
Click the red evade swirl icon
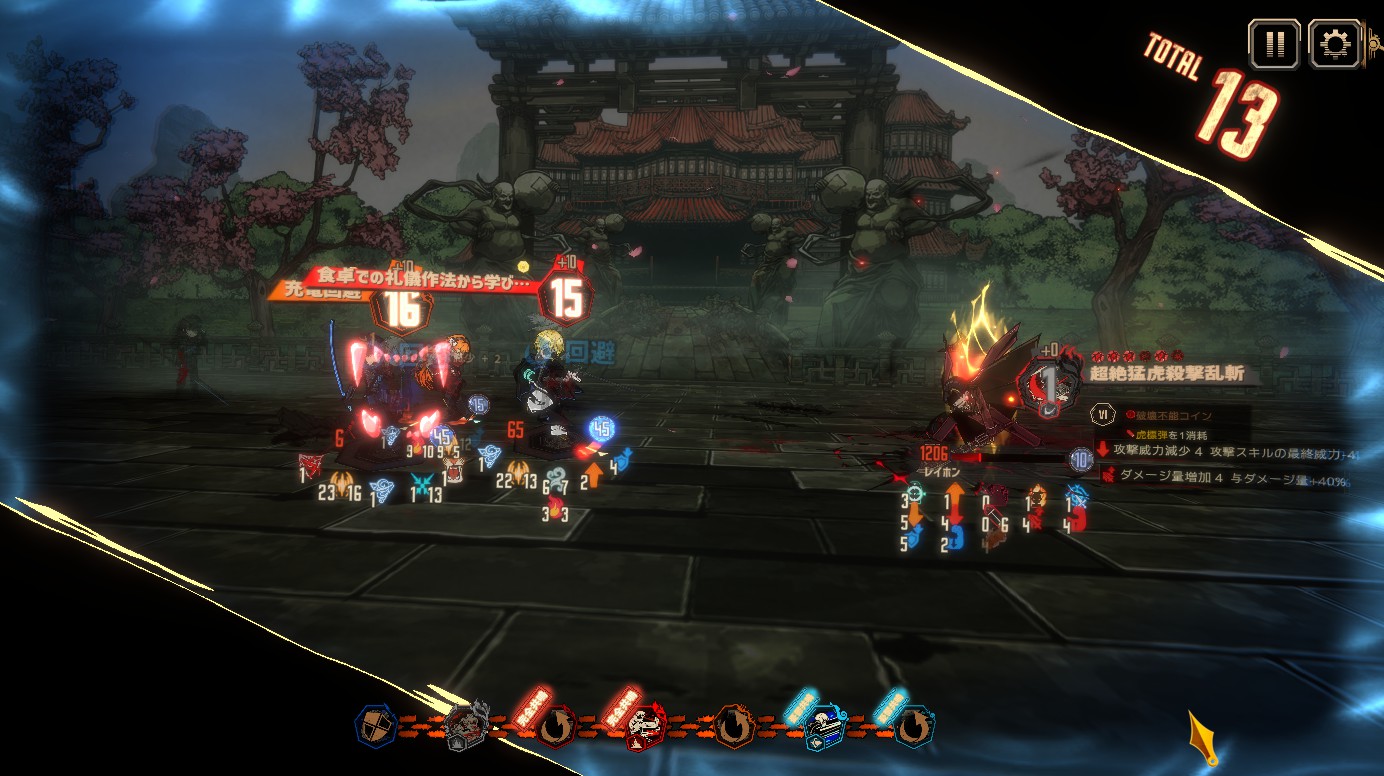[x=556, y=727]
